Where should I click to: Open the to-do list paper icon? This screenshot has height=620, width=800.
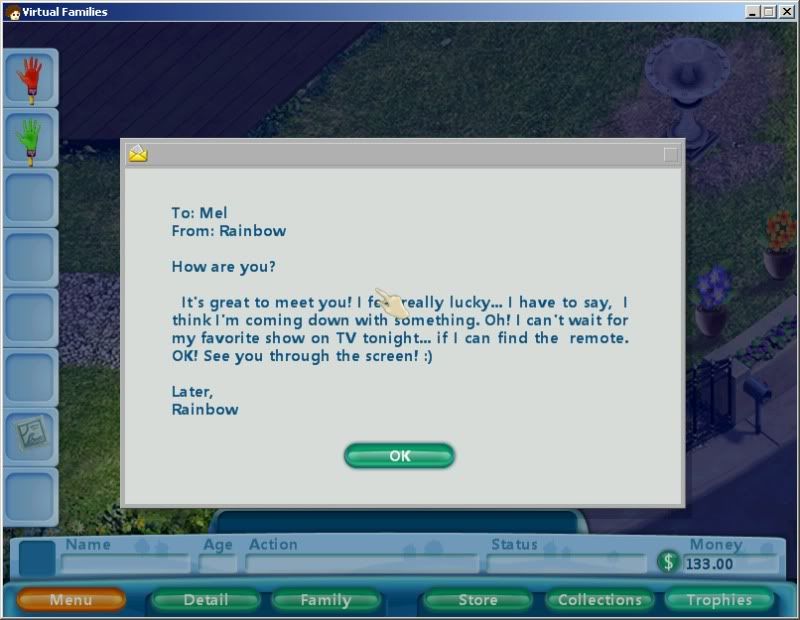click(x=31, y=436)
